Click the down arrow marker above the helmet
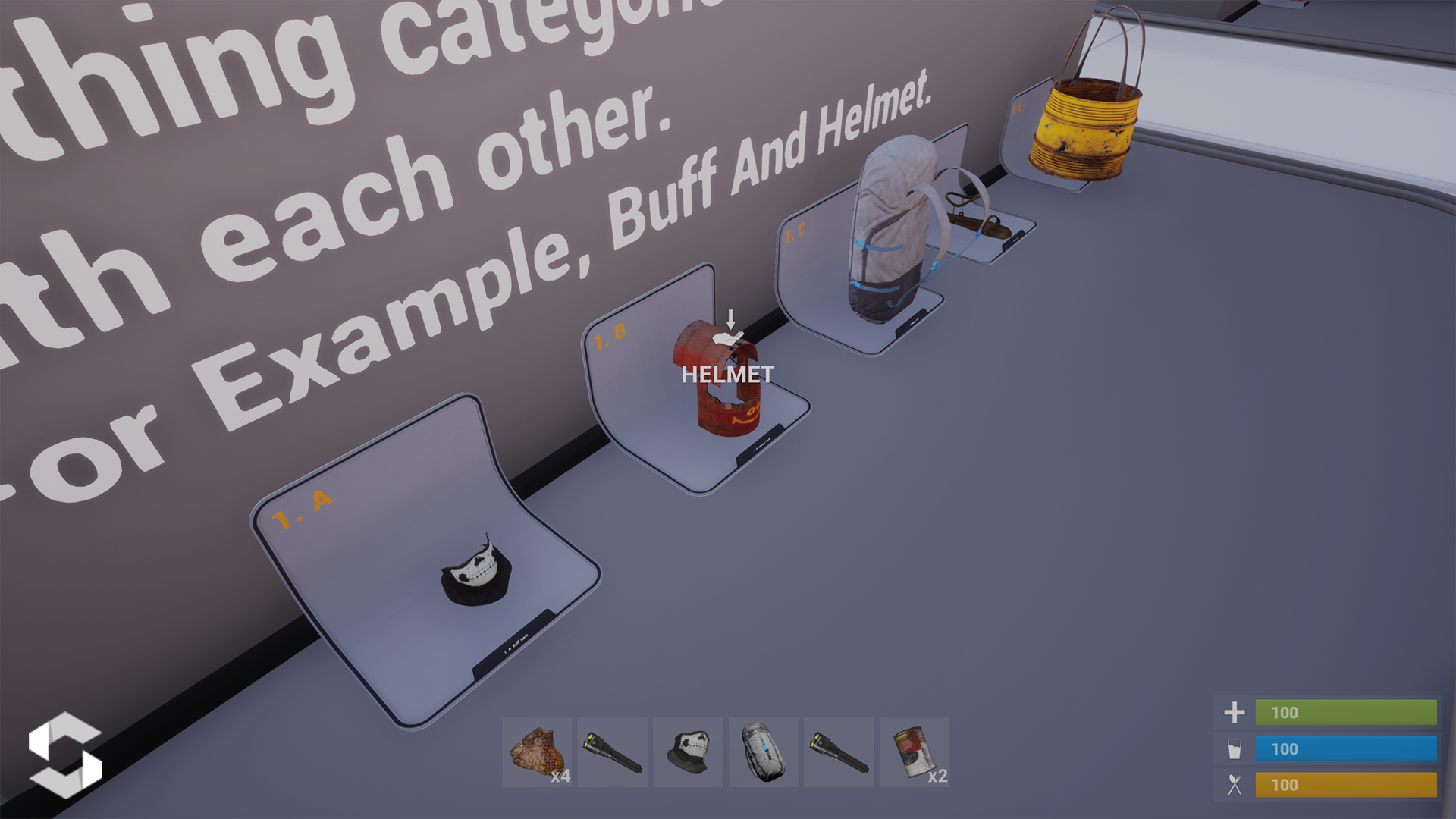Viewport: 1456px width, 819px height. tap(730, 318)
